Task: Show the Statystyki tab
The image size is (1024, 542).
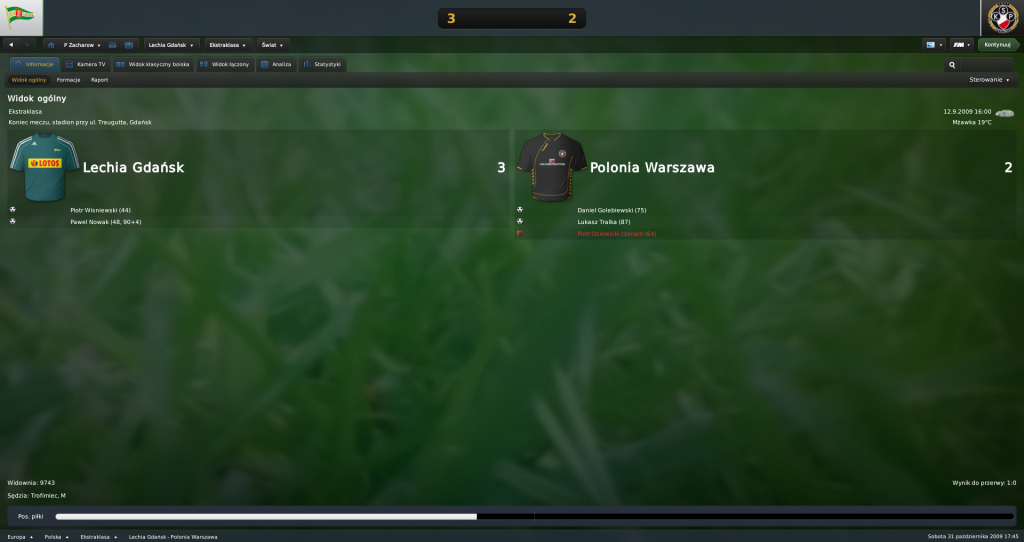Action: click(x=322, y=64)
